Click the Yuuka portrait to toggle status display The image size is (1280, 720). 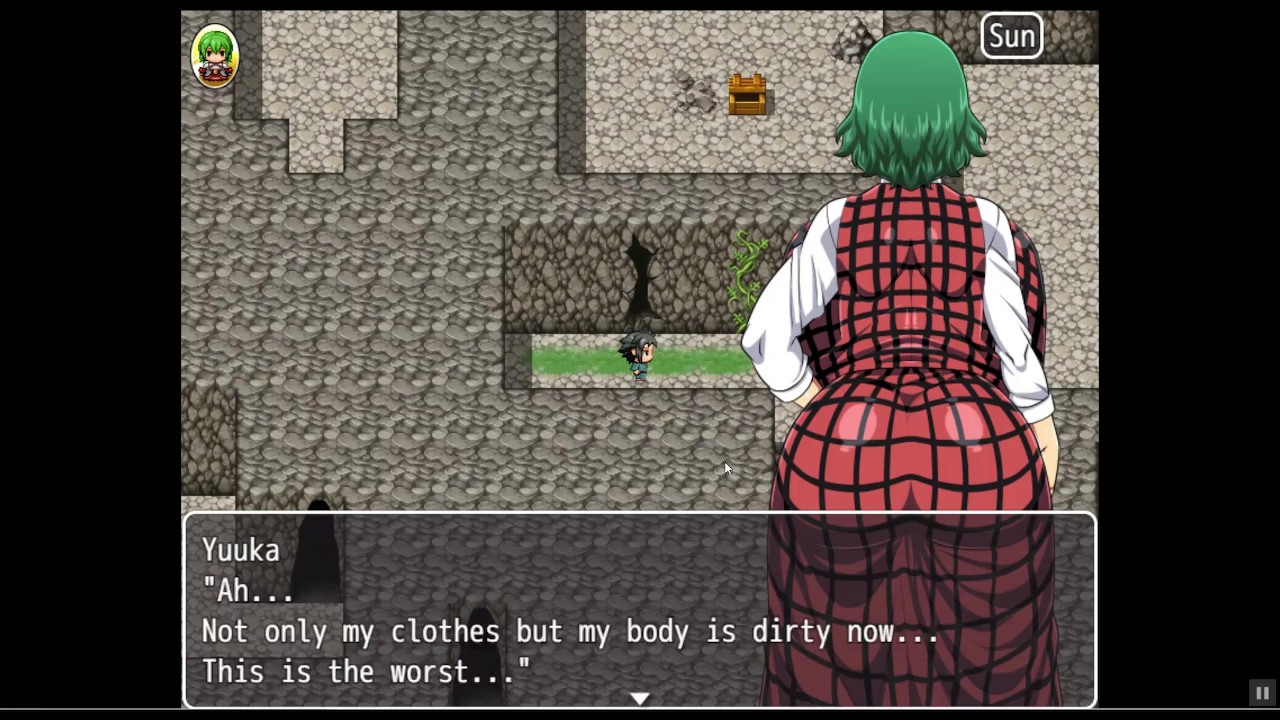pyautogui.click(x=215, y=55)
